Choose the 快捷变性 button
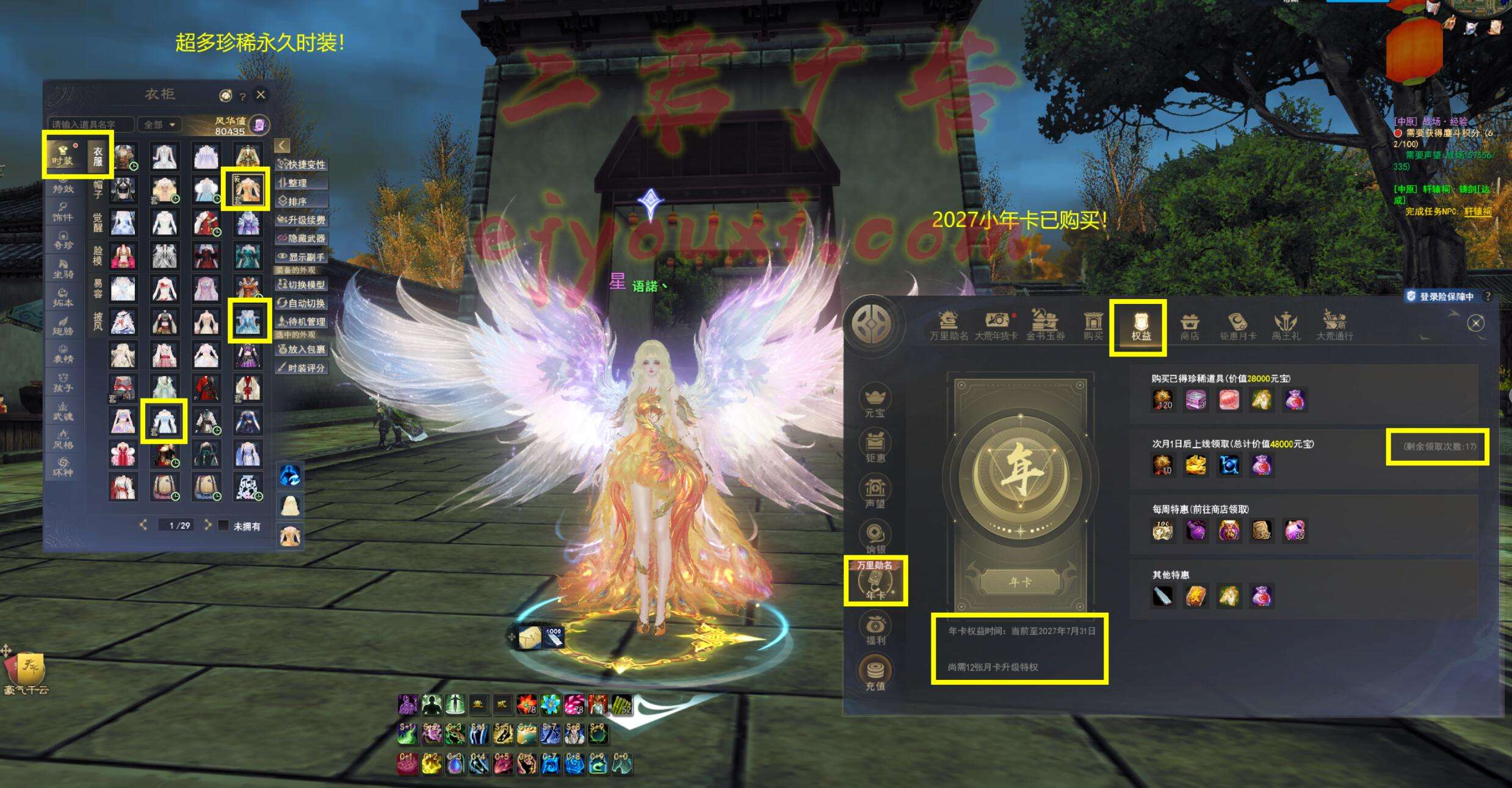This screenshot has width=1512, height=788. [x=302, y=165]
